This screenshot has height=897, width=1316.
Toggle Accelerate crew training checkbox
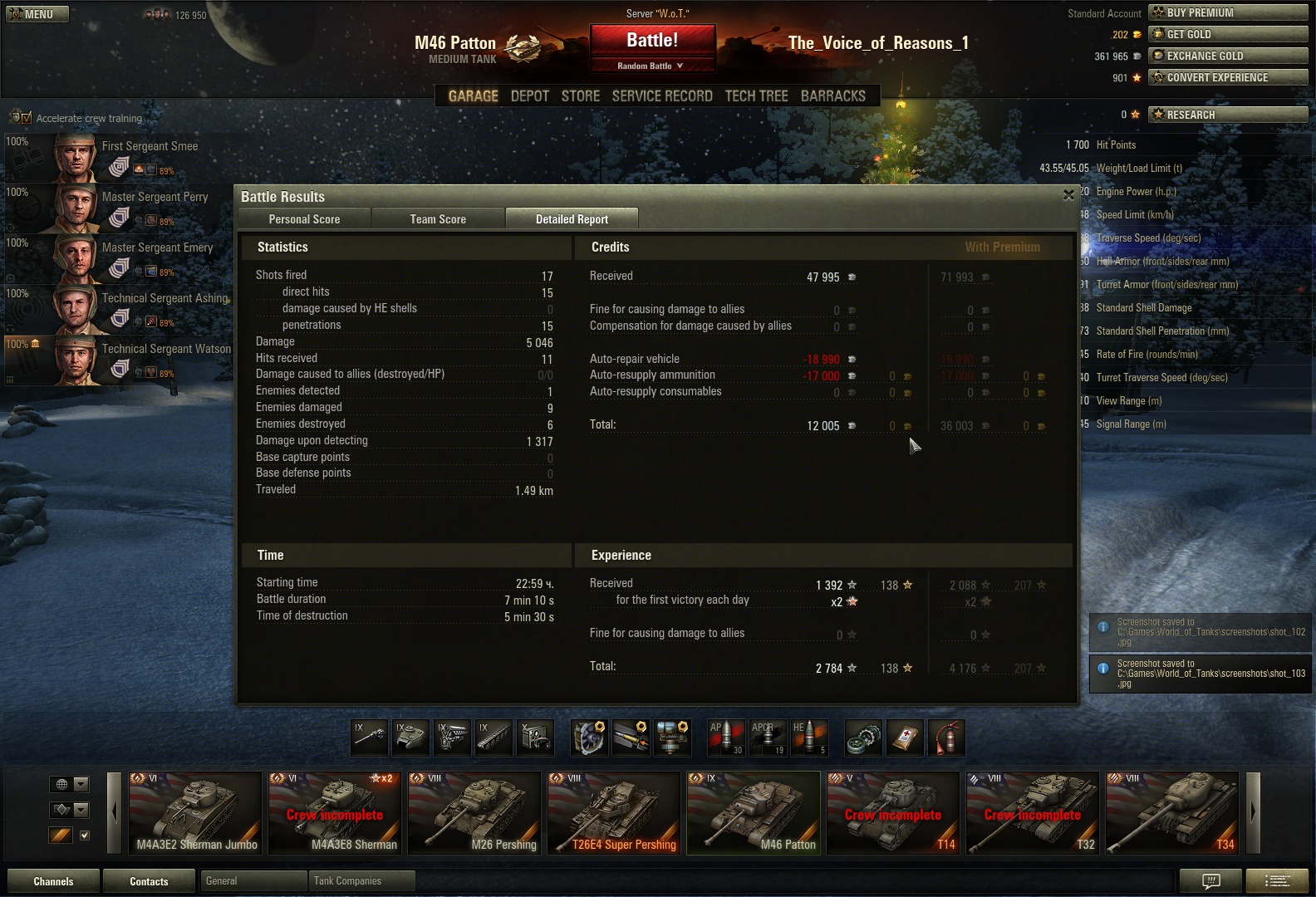26,118
